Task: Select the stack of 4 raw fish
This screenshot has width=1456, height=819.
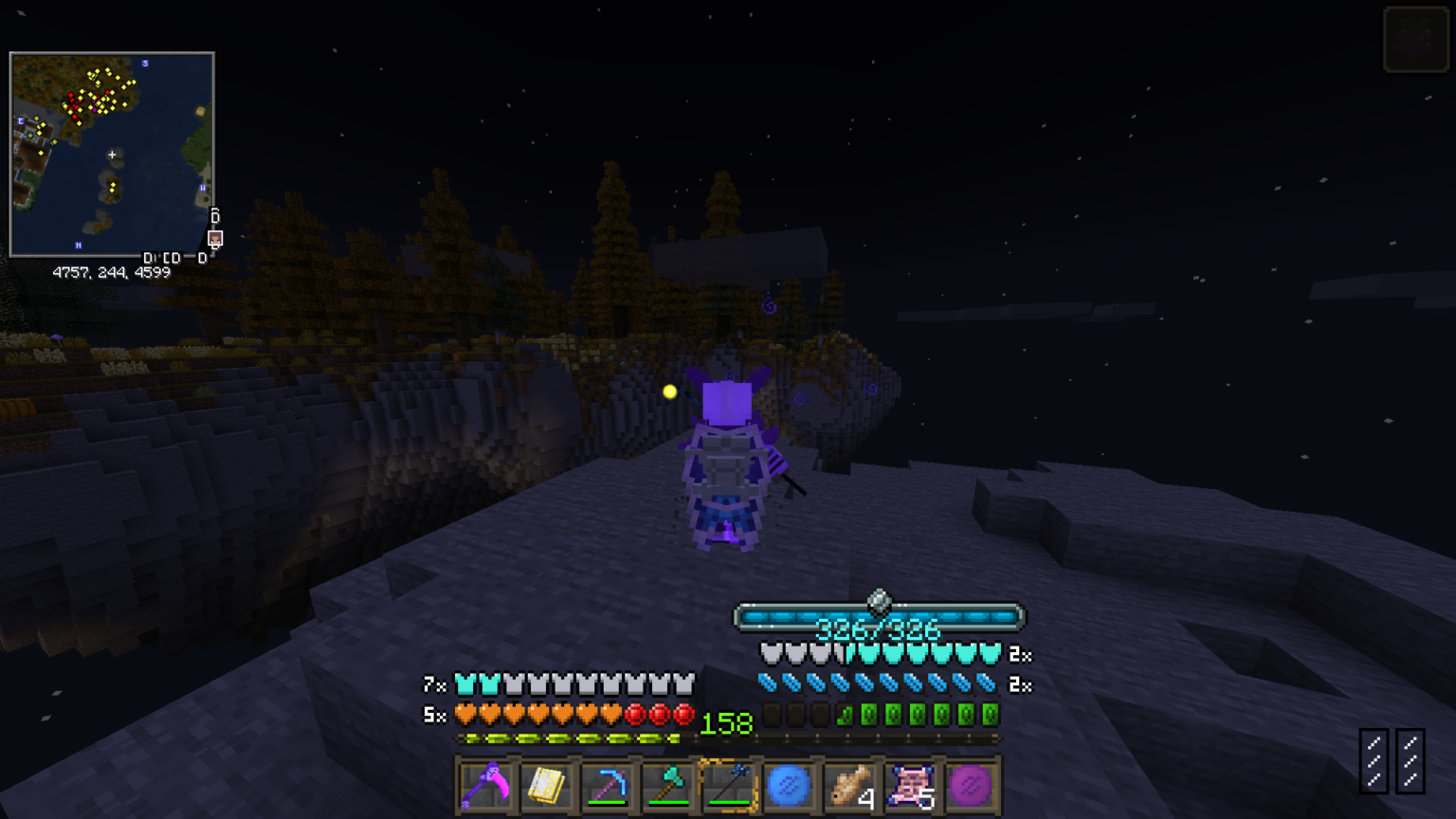Action: pyautogui.click(x=848, y=786)
